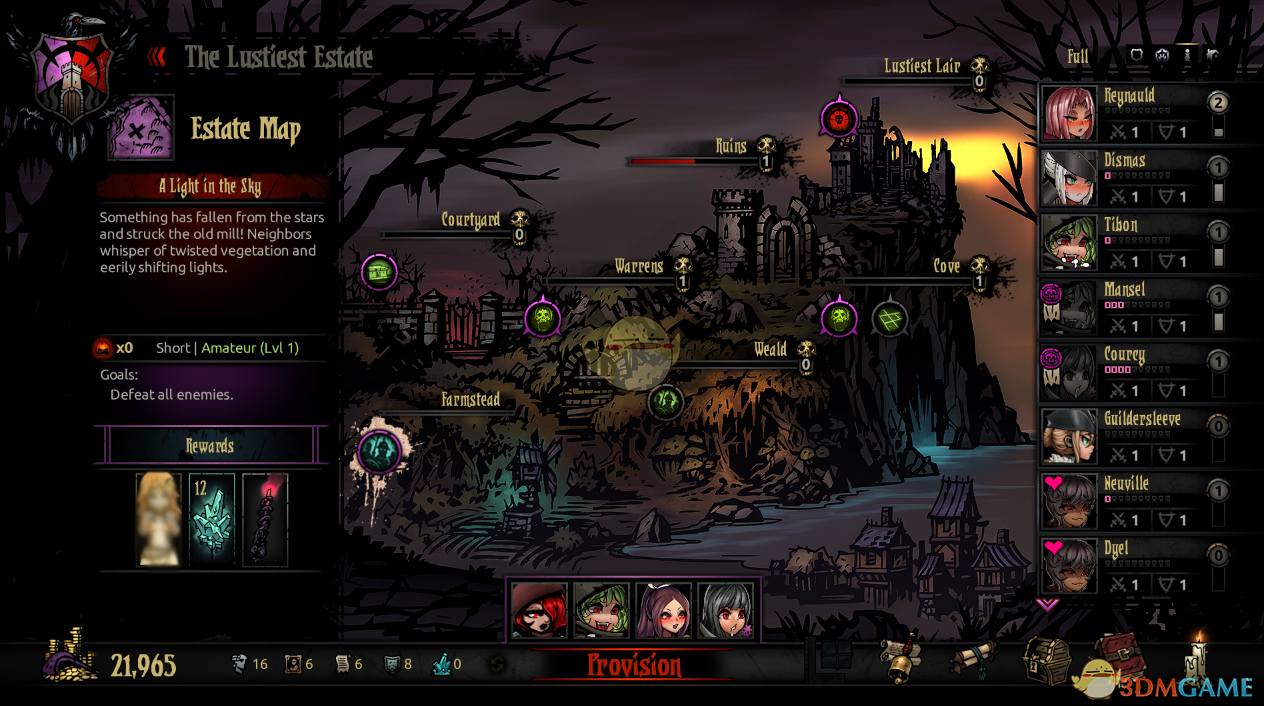Select the red-hooded hero in the party
The width and height of the screenshot is (1264, 706).
tap(540, 609)
